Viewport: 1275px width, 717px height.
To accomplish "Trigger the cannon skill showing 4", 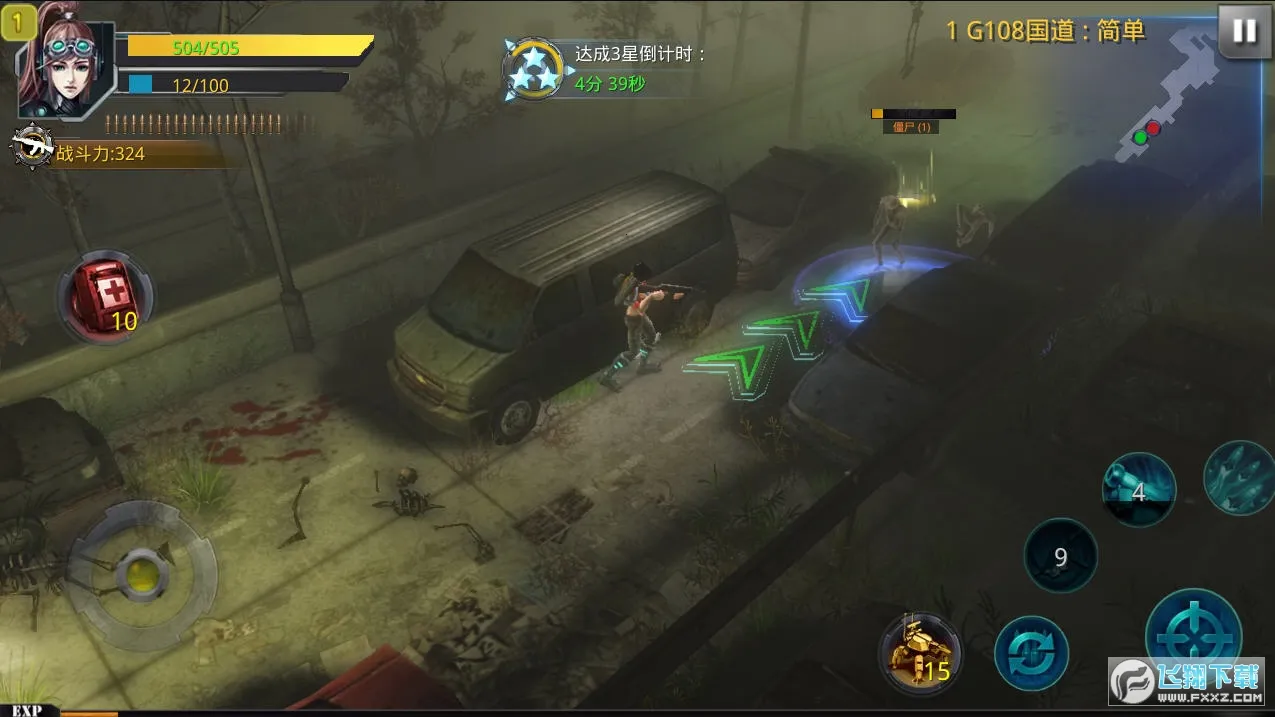I will [1138, 489].
